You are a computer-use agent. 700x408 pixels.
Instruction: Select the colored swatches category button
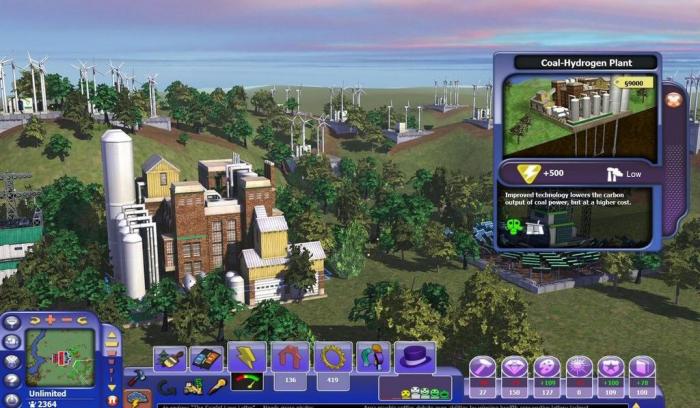(206, 359)
